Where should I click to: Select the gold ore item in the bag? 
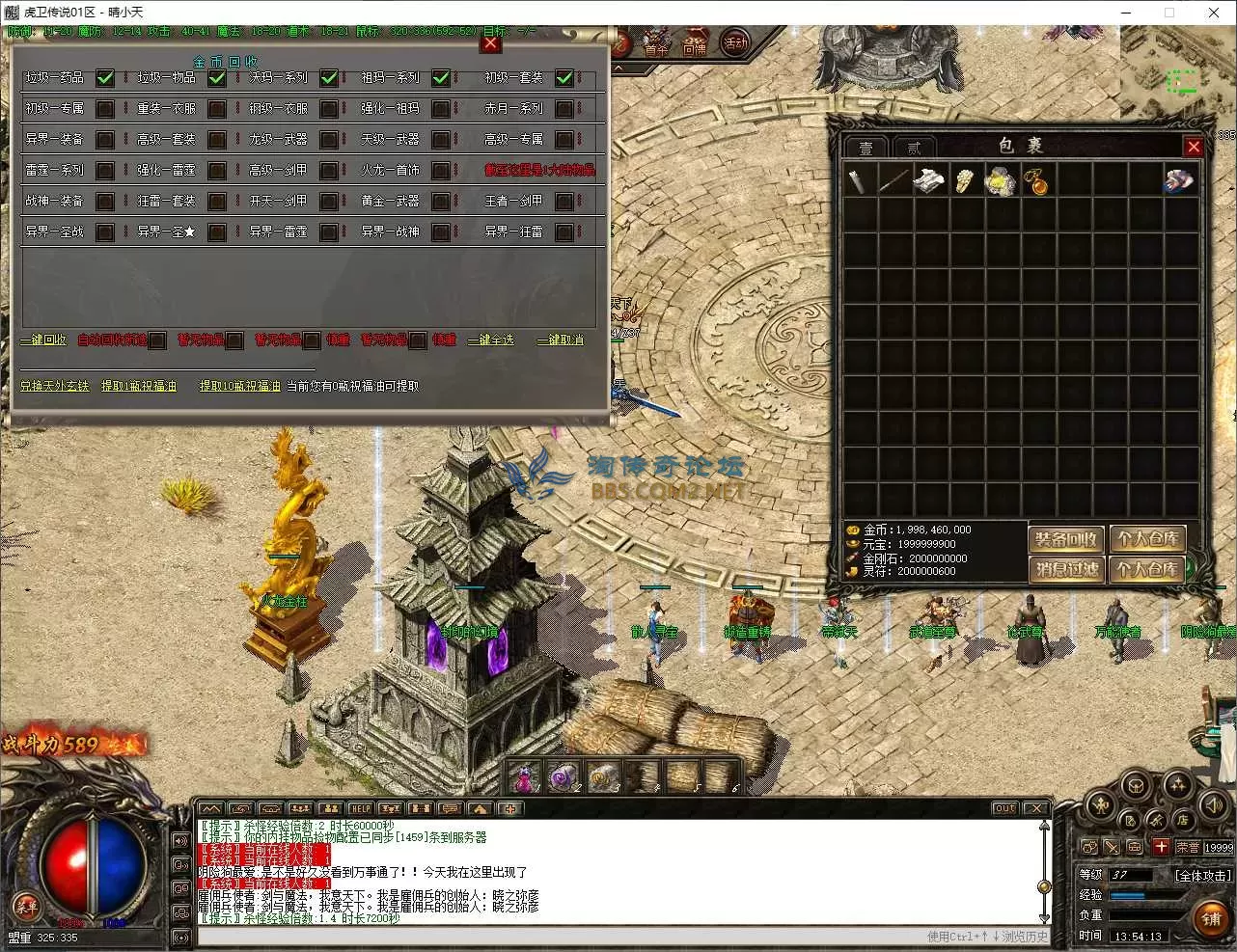tap(1000, 181)
